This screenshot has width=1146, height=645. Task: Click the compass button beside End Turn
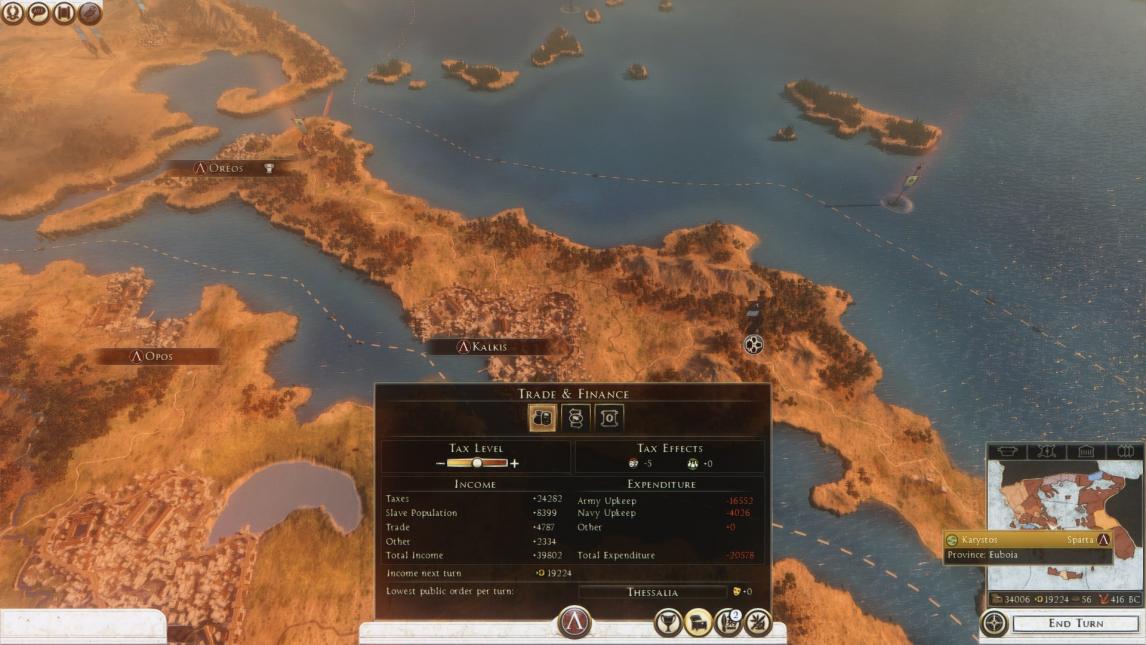(995, 623)
